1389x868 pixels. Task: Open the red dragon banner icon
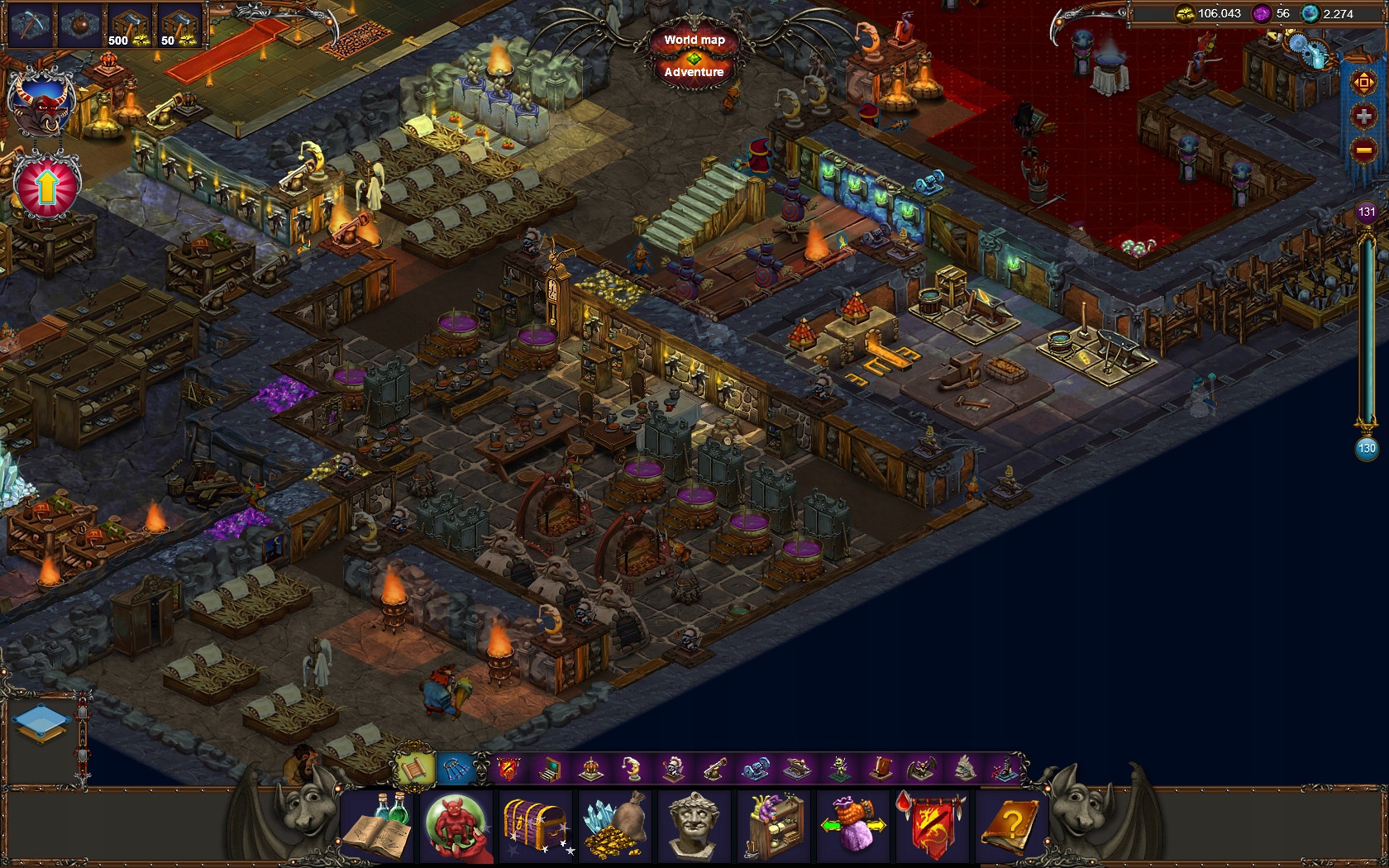click(932, 827)
